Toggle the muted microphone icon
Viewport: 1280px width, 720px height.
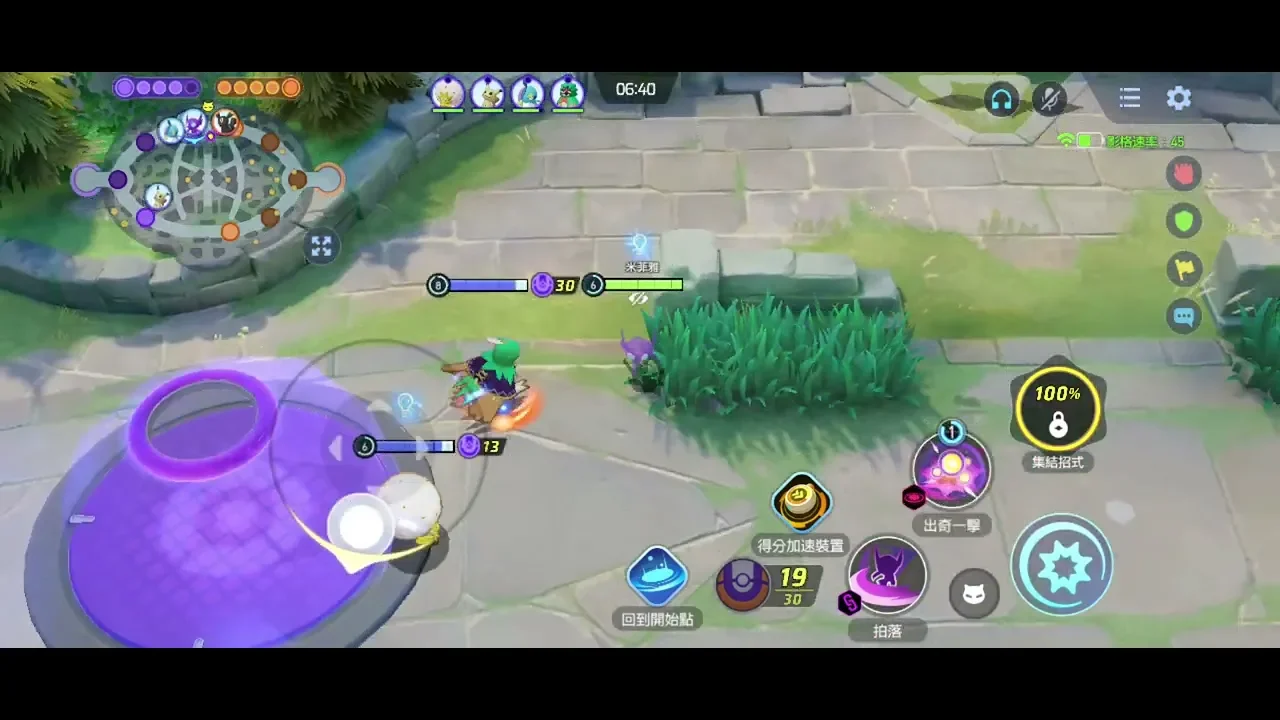coord(1049,99)
